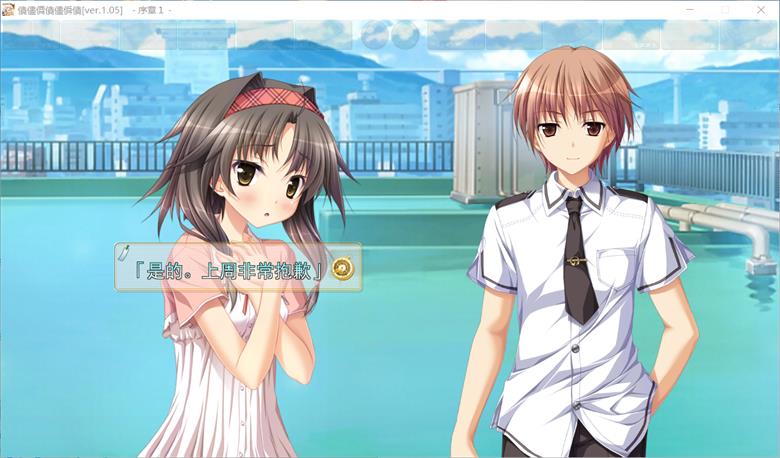Close the game window
The width and height of the screenshot is (780, 458).
point(759,9)
